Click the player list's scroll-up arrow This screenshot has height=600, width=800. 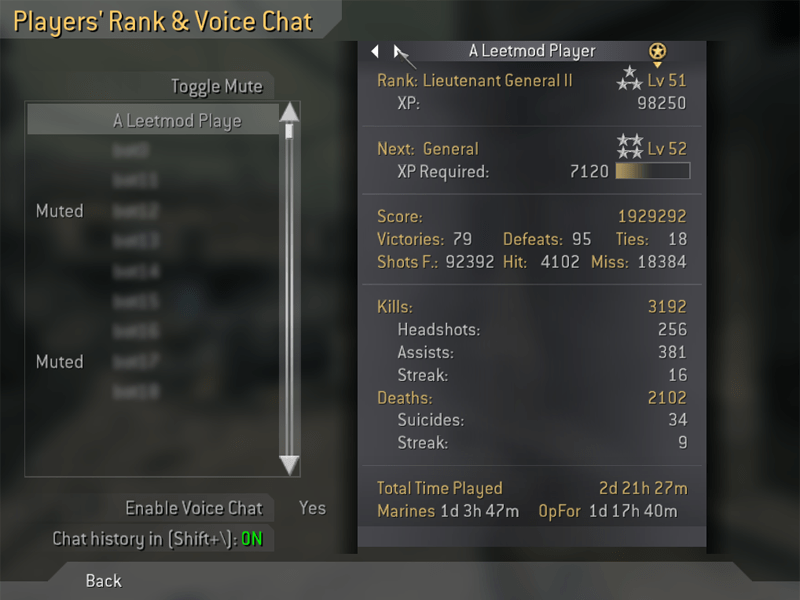tap(289, 111)
